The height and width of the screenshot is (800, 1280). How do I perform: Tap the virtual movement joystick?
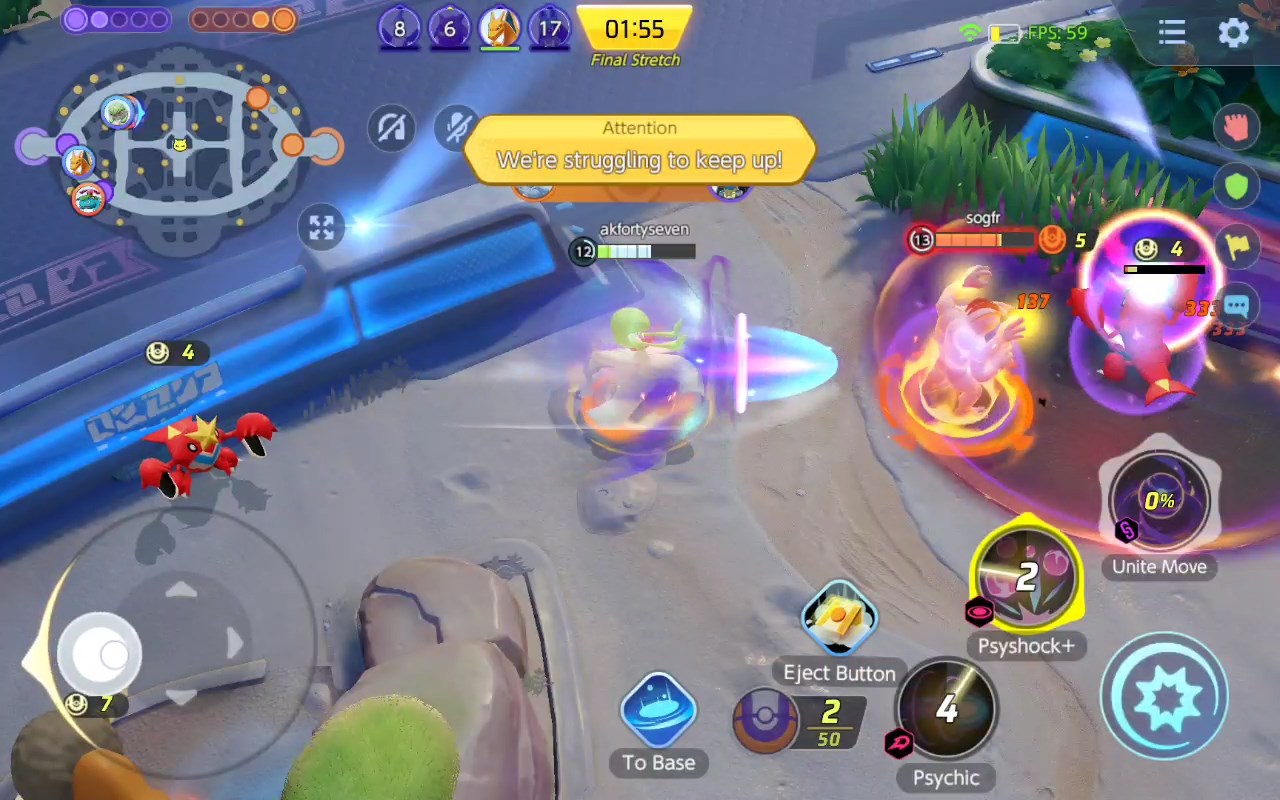click(98, 653)
